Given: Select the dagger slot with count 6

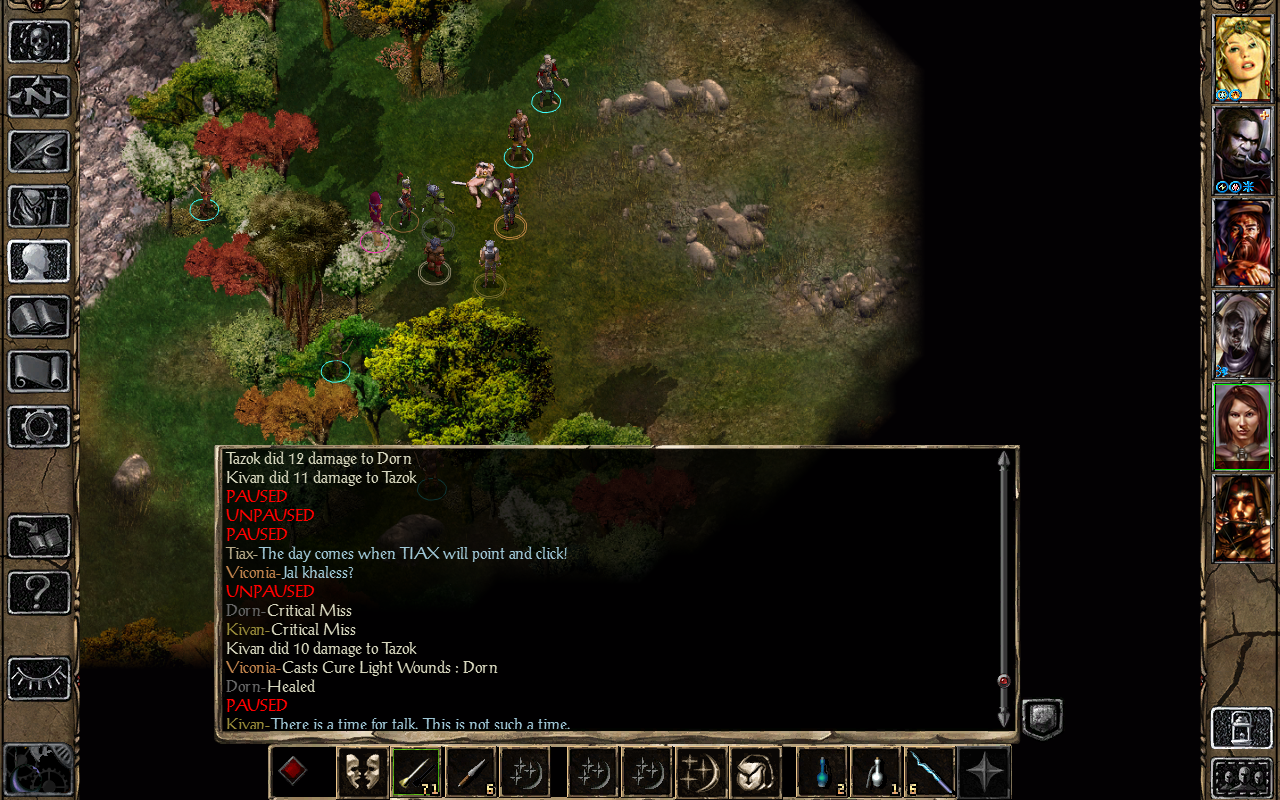Looking at the screenshot, I should tap(470, 773).
